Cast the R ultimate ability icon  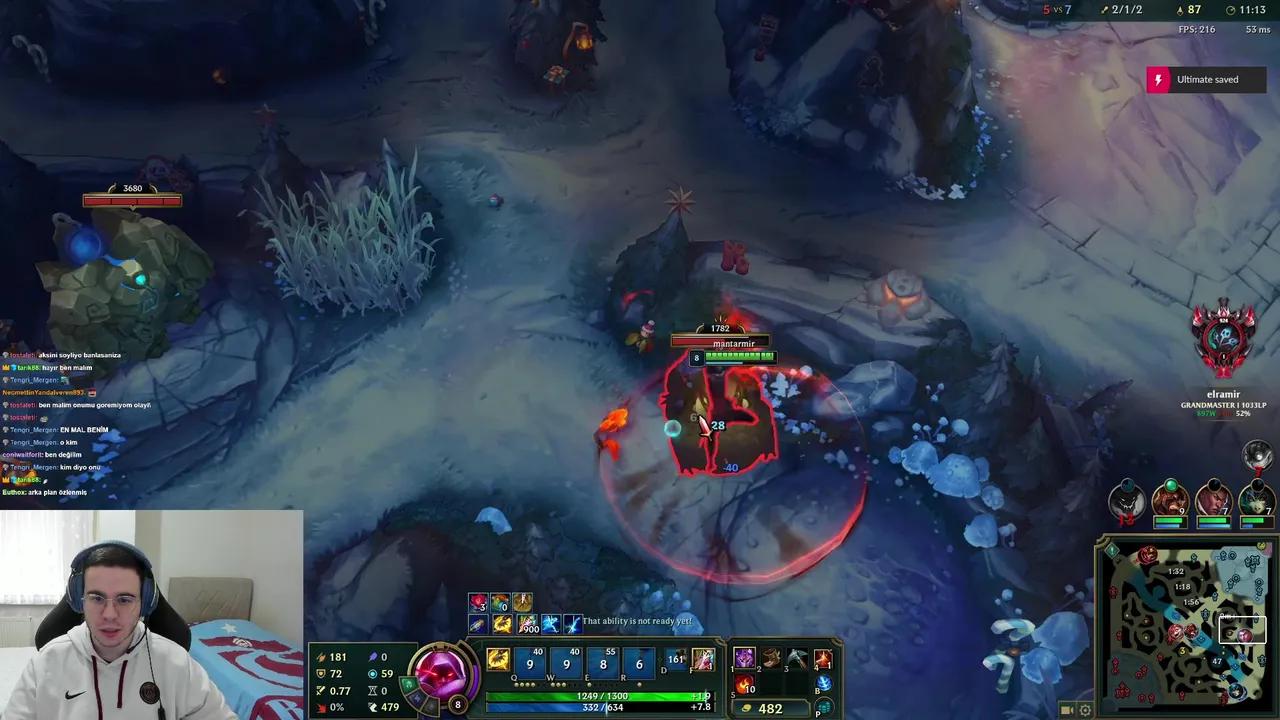coord(639,664)
